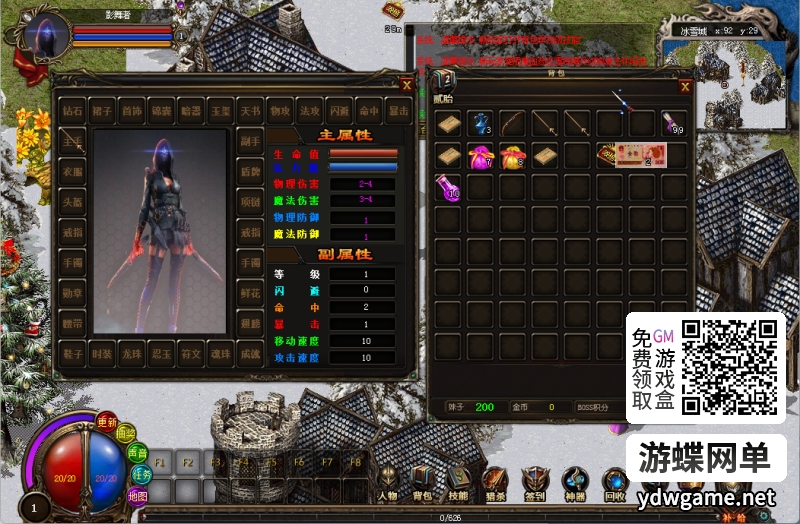This screenshot has width=800, height=524.
Task: Use the purple potion flask stack
Action: (x=448, y=187)
